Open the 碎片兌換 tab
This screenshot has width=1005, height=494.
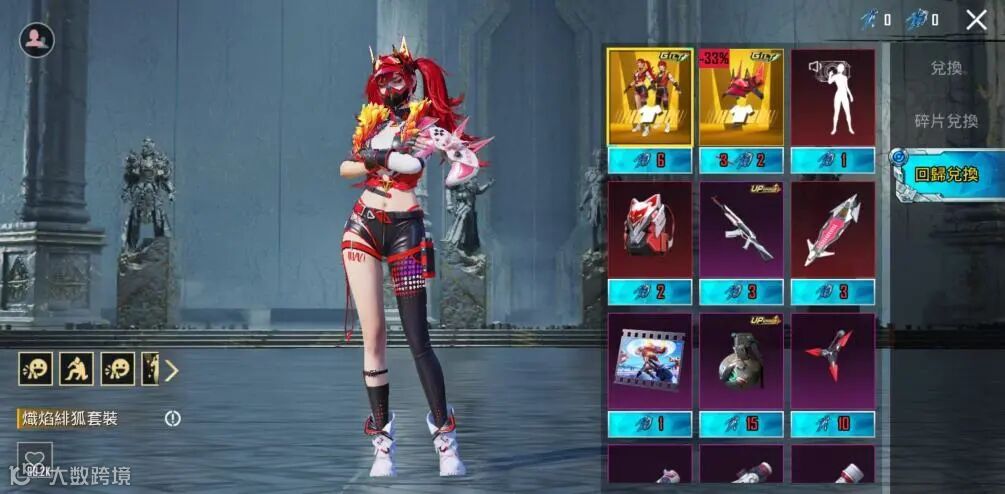(945, 121)
